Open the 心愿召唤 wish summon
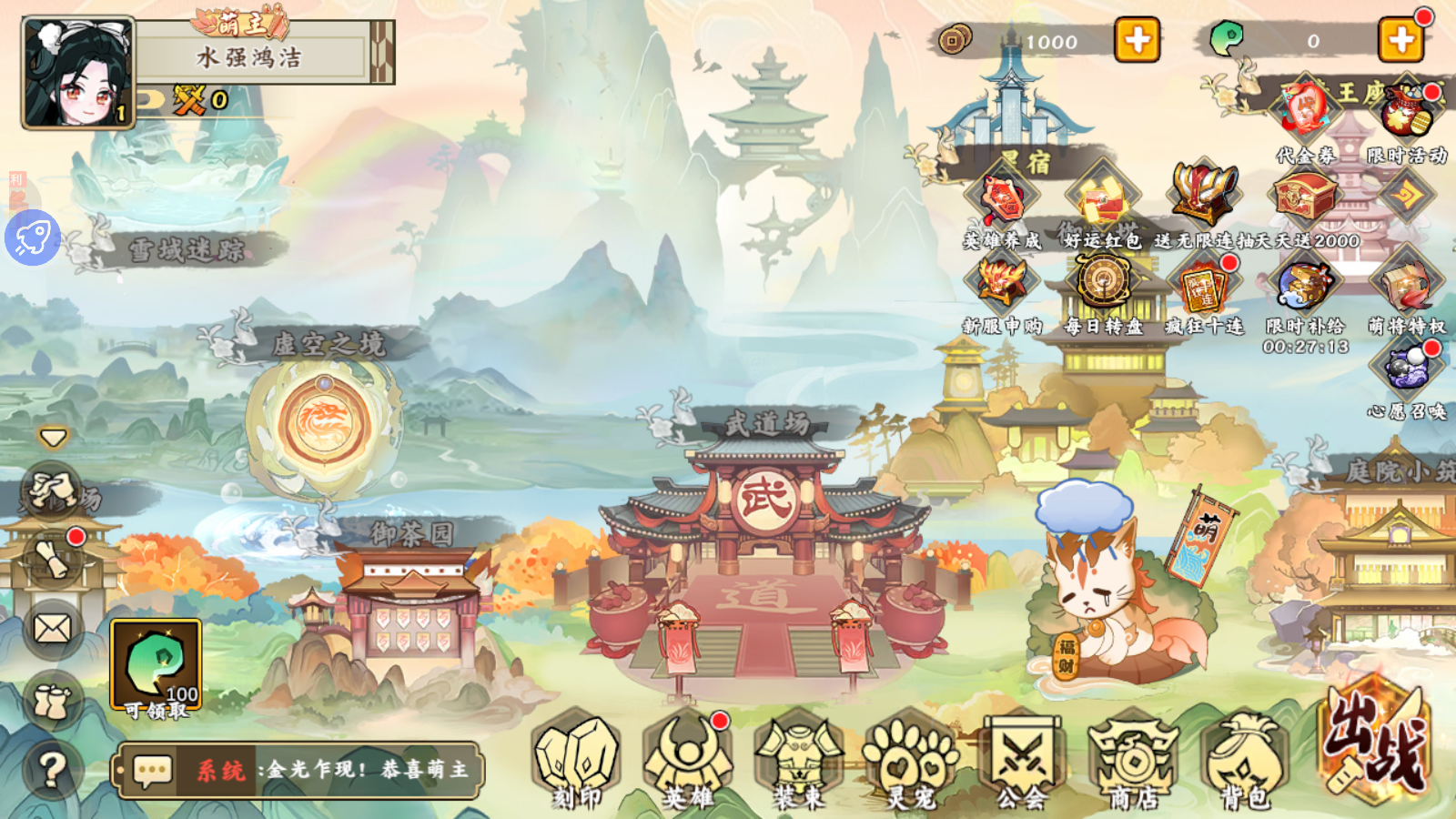The height and width of the screenshot is (819, 1456). tap(1407, 371)
